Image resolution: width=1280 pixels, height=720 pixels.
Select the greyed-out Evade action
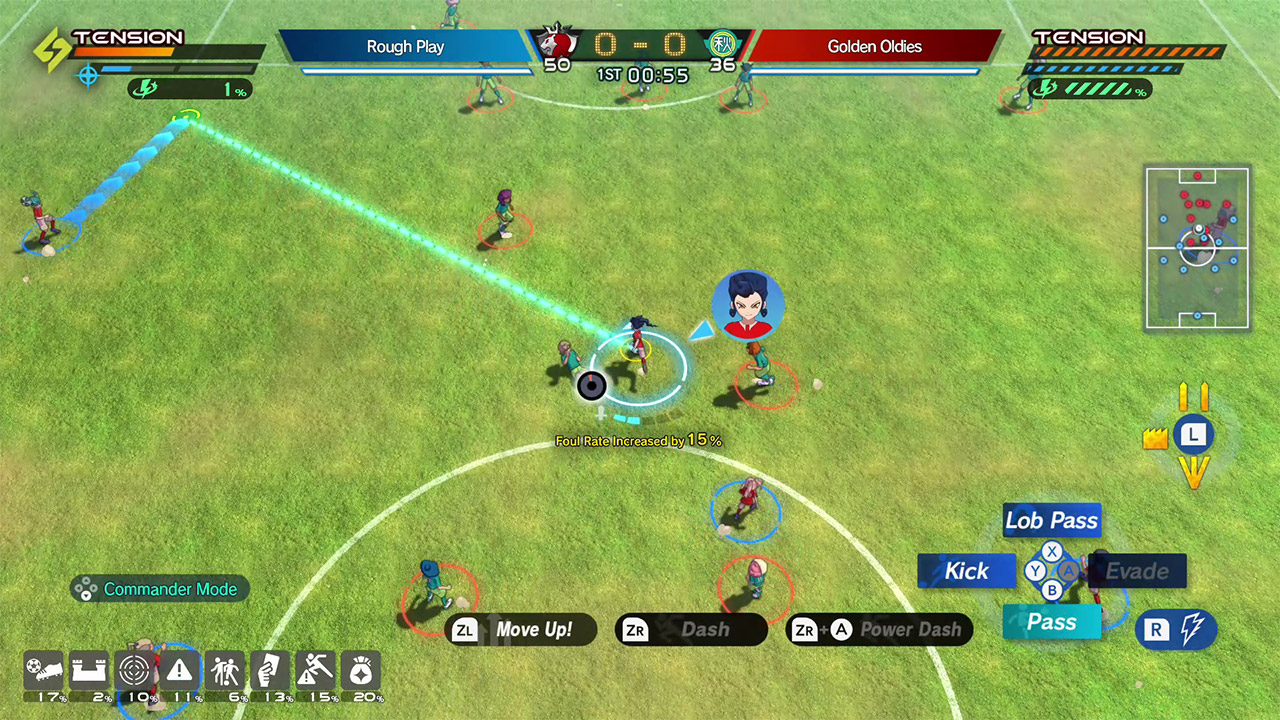coord(1137,571)
